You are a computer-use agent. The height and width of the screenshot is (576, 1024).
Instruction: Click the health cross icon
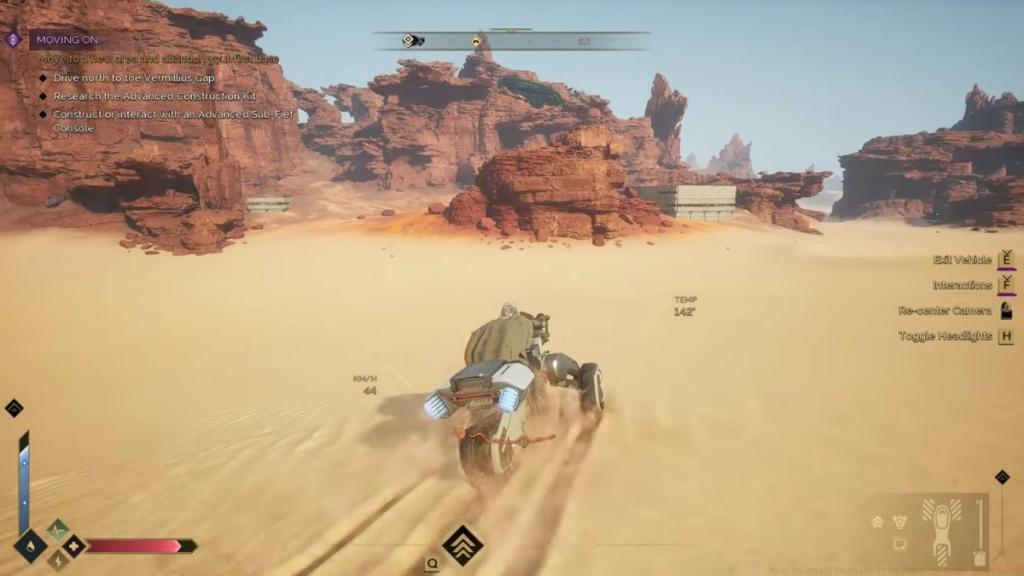[73, 546]
